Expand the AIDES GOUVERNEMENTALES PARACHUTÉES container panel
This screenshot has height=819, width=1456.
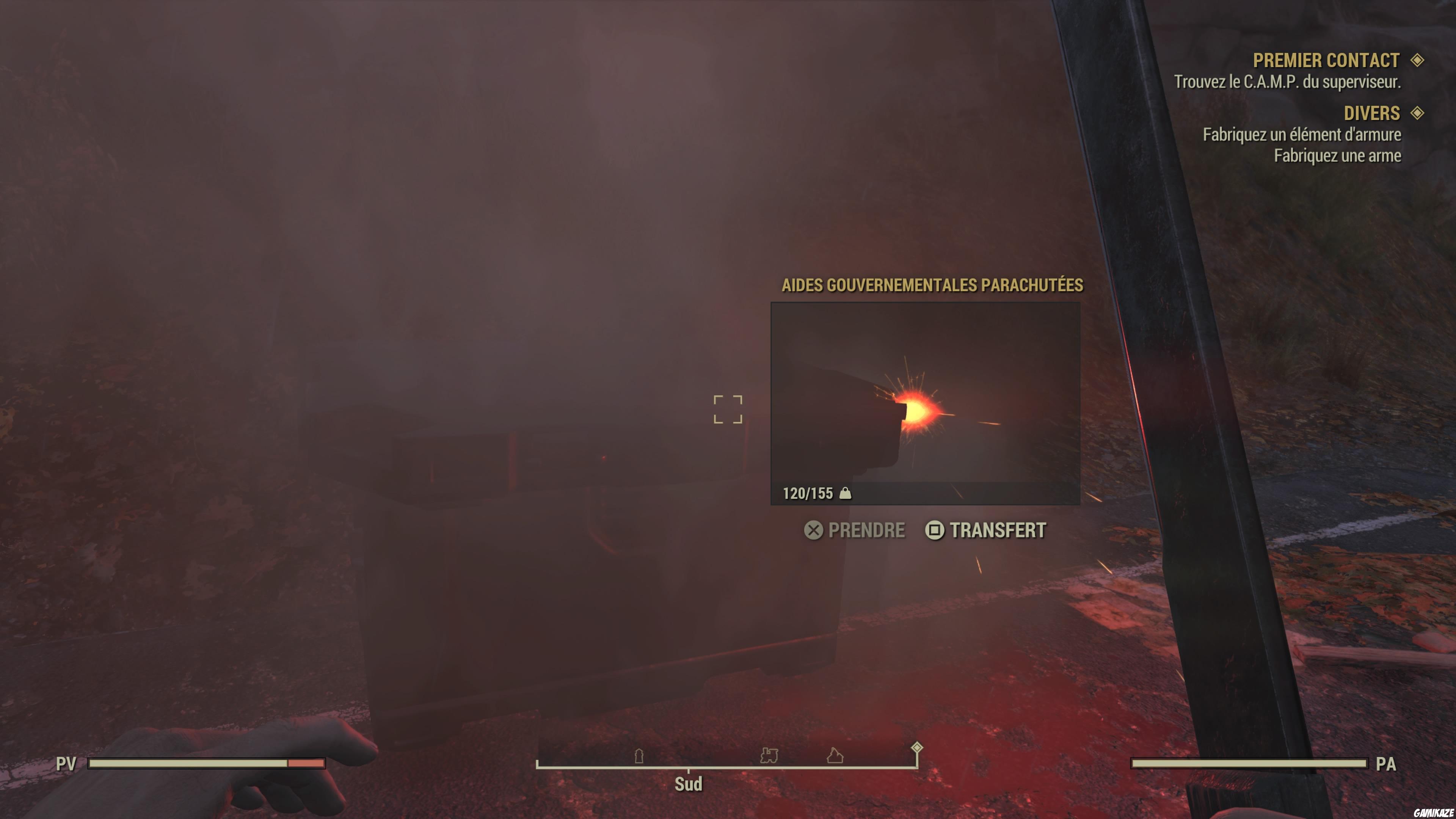pos(933,286)
